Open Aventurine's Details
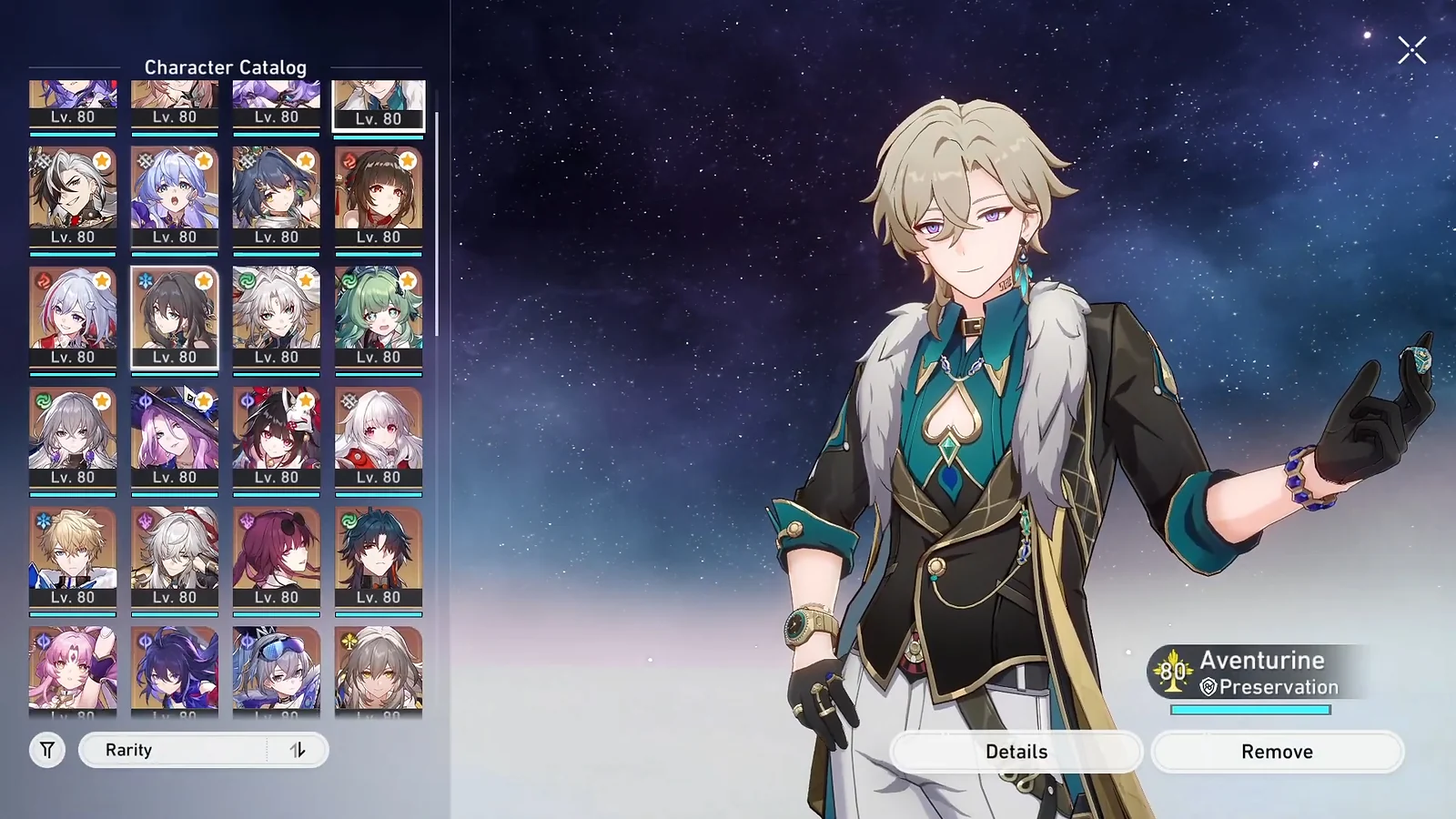1456x819 pixels. (x=1016, y=752)
